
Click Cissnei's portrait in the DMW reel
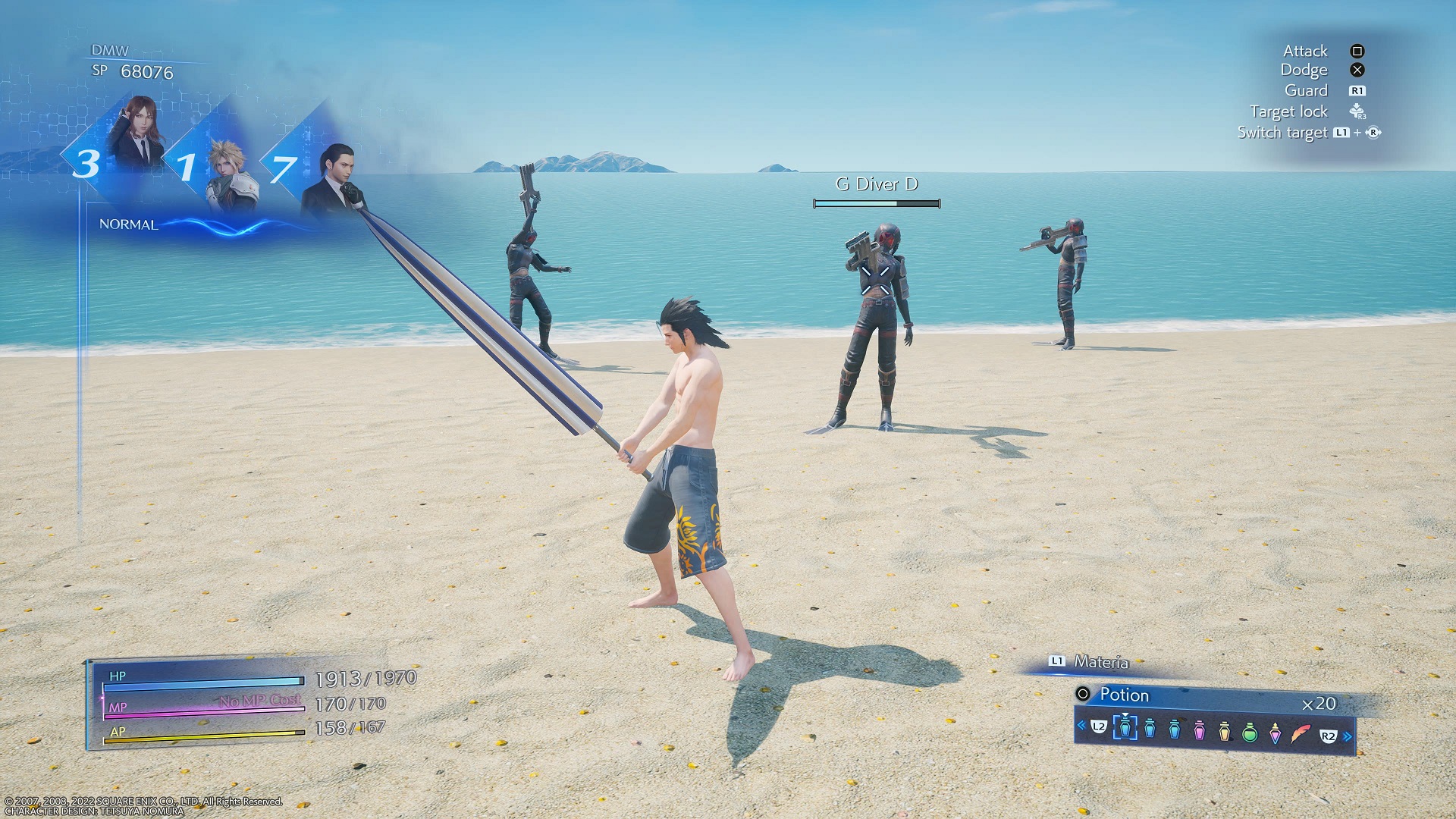(136, 133)
